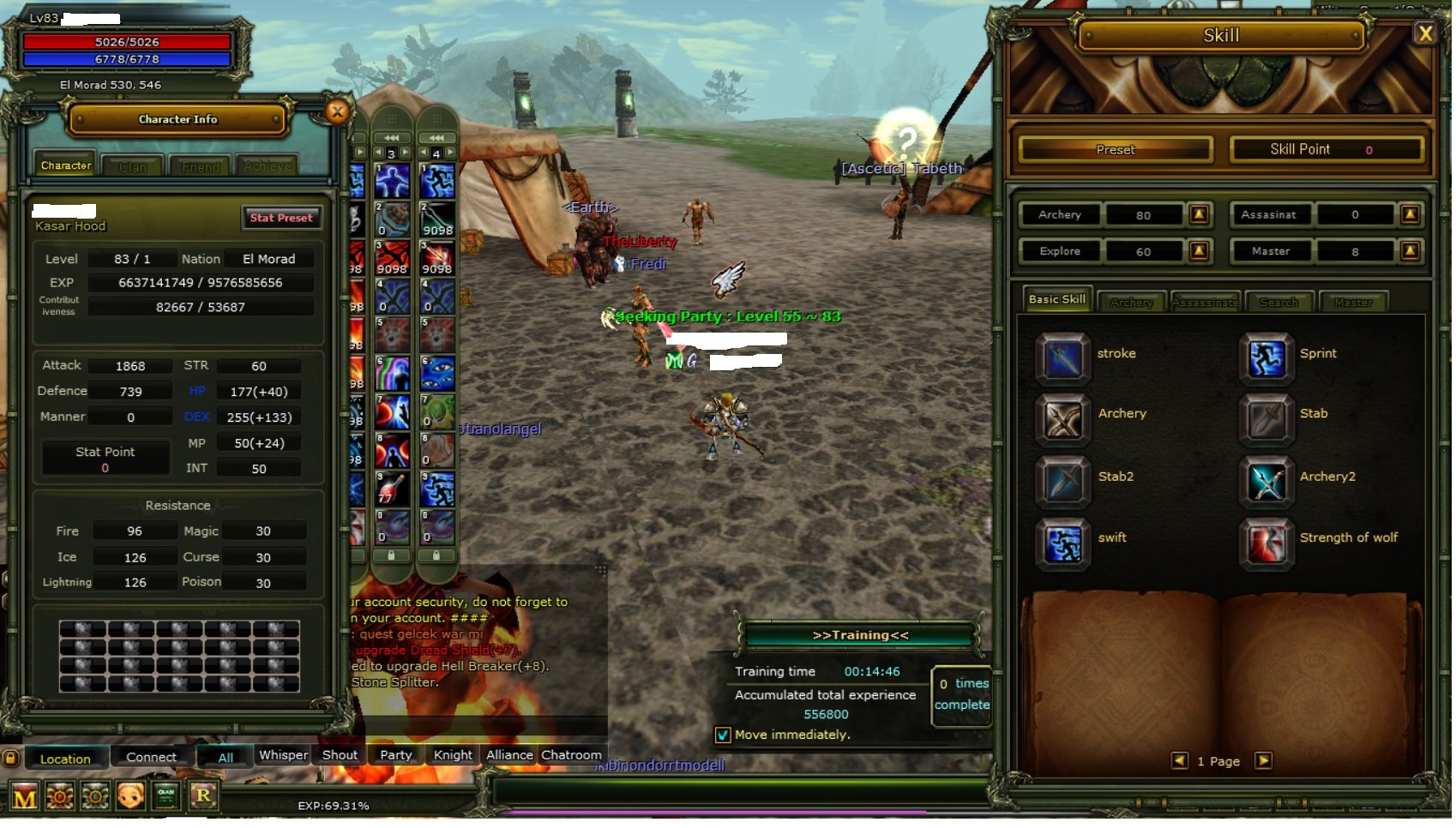1456x828 pixels.
Task: Click the Preset button in the Skill window
Action: (1114, 149)
